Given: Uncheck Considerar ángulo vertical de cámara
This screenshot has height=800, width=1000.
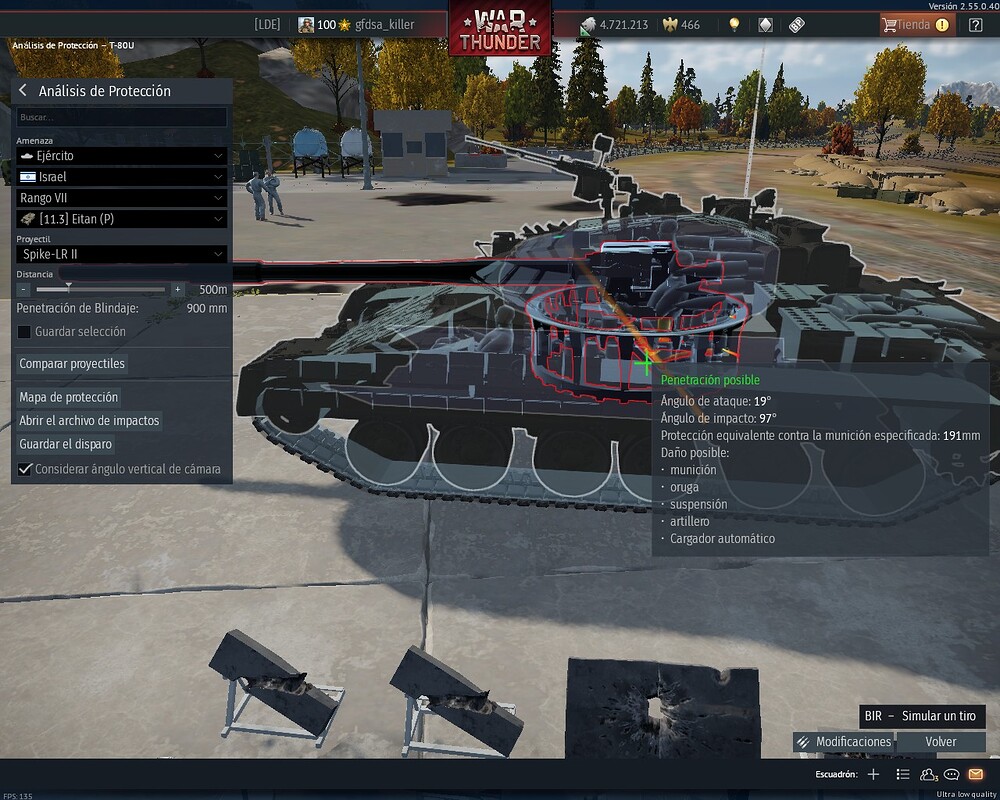Looking at the screenshot, I should (25, 469).
